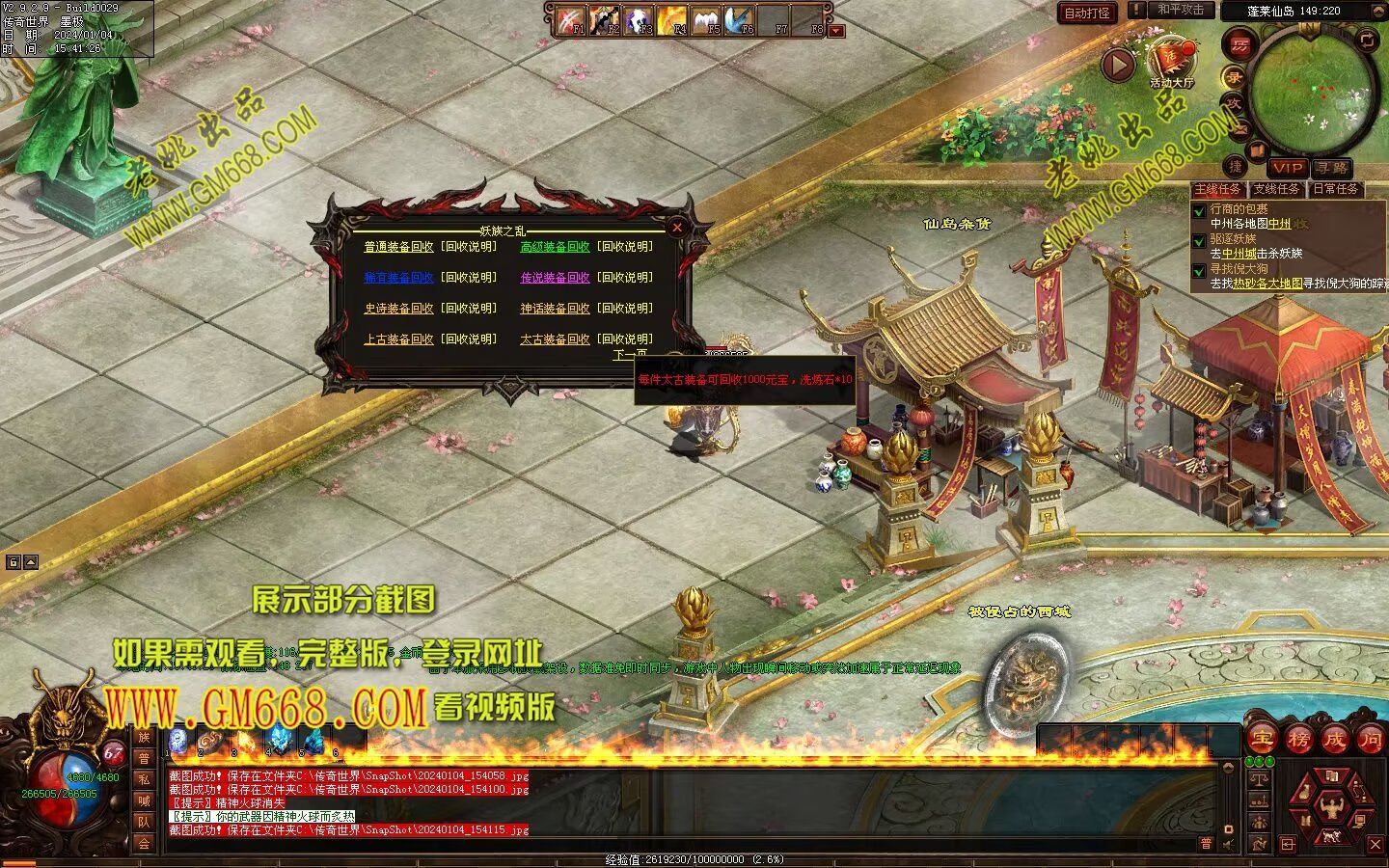Activate 寻路 pathfinding button
The image size is (1389, 868).
click(1331, 168)
